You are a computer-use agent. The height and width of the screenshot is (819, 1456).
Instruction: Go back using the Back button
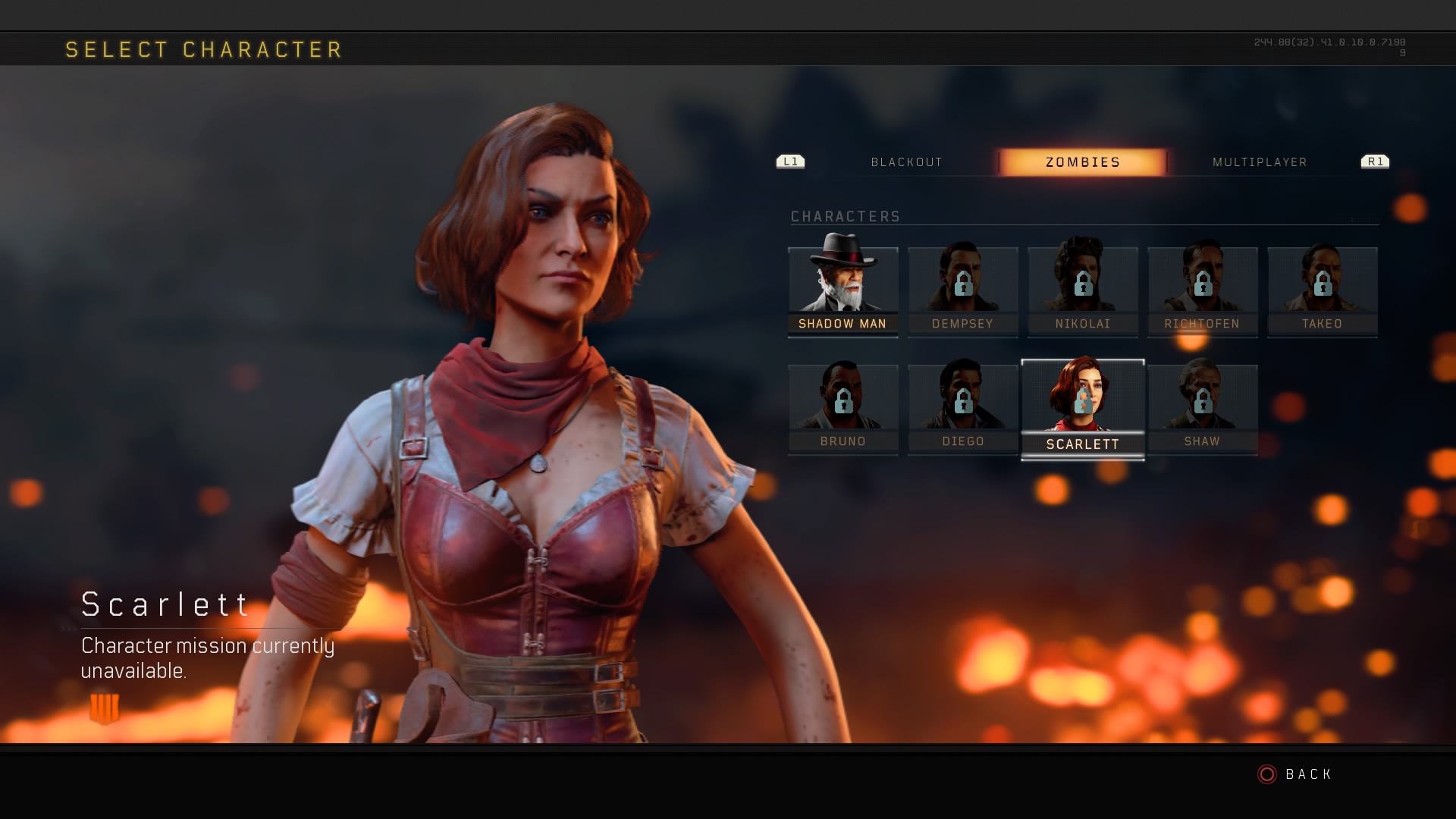coord(1295,774)
